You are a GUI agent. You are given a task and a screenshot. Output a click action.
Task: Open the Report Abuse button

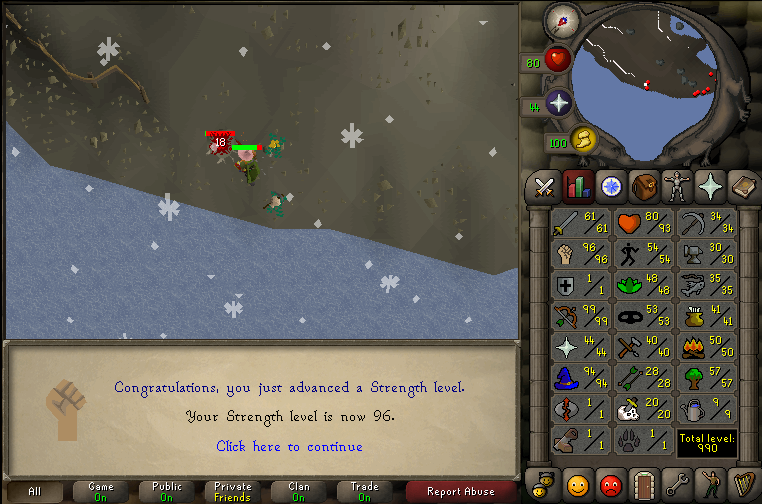coord(461,491)
